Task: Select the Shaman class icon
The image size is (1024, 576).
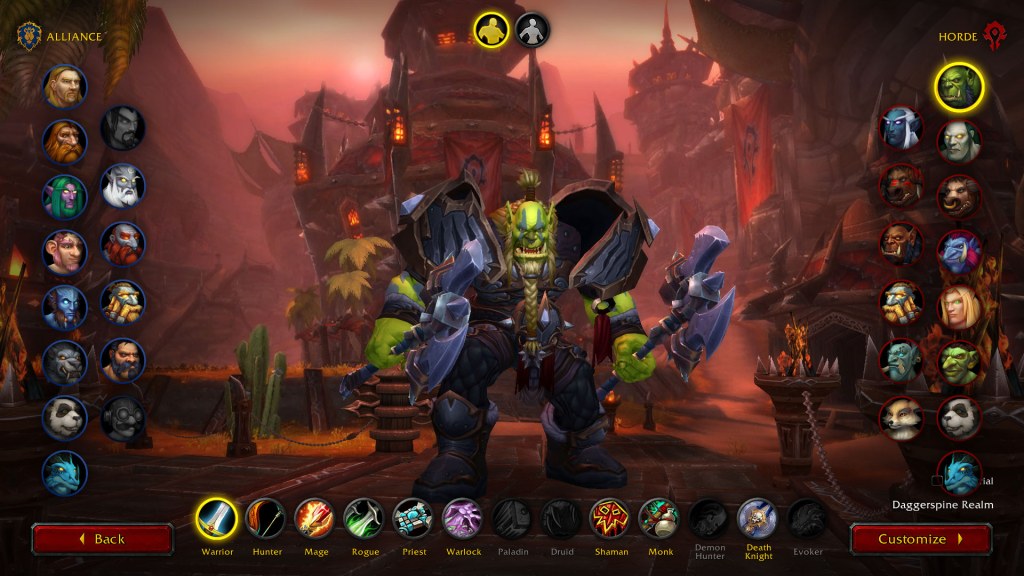Action: click(x=610, y=519)
